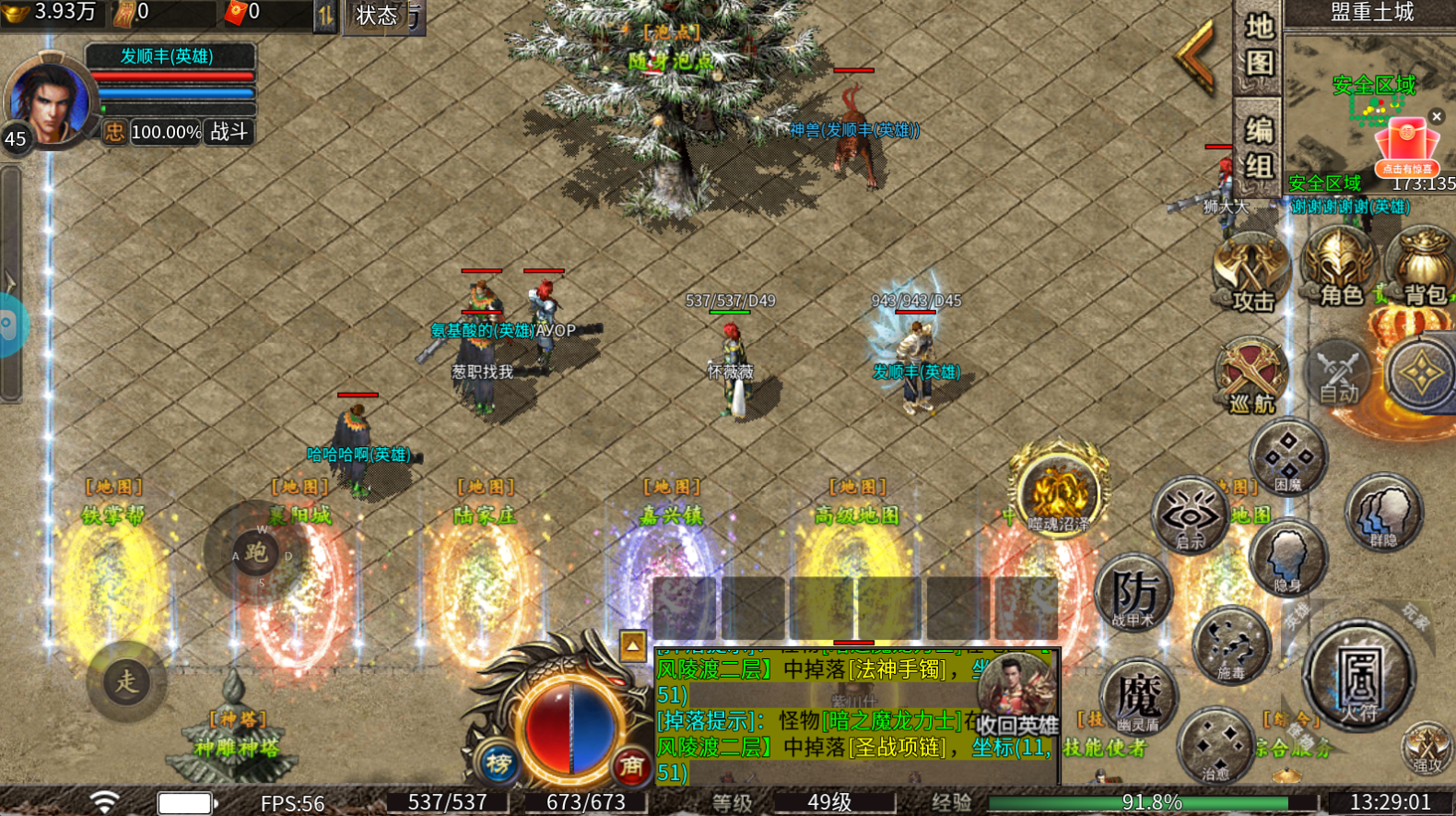
Task: Click the 收回英雄 recall hero portrait
Action: click(1016, 696)
